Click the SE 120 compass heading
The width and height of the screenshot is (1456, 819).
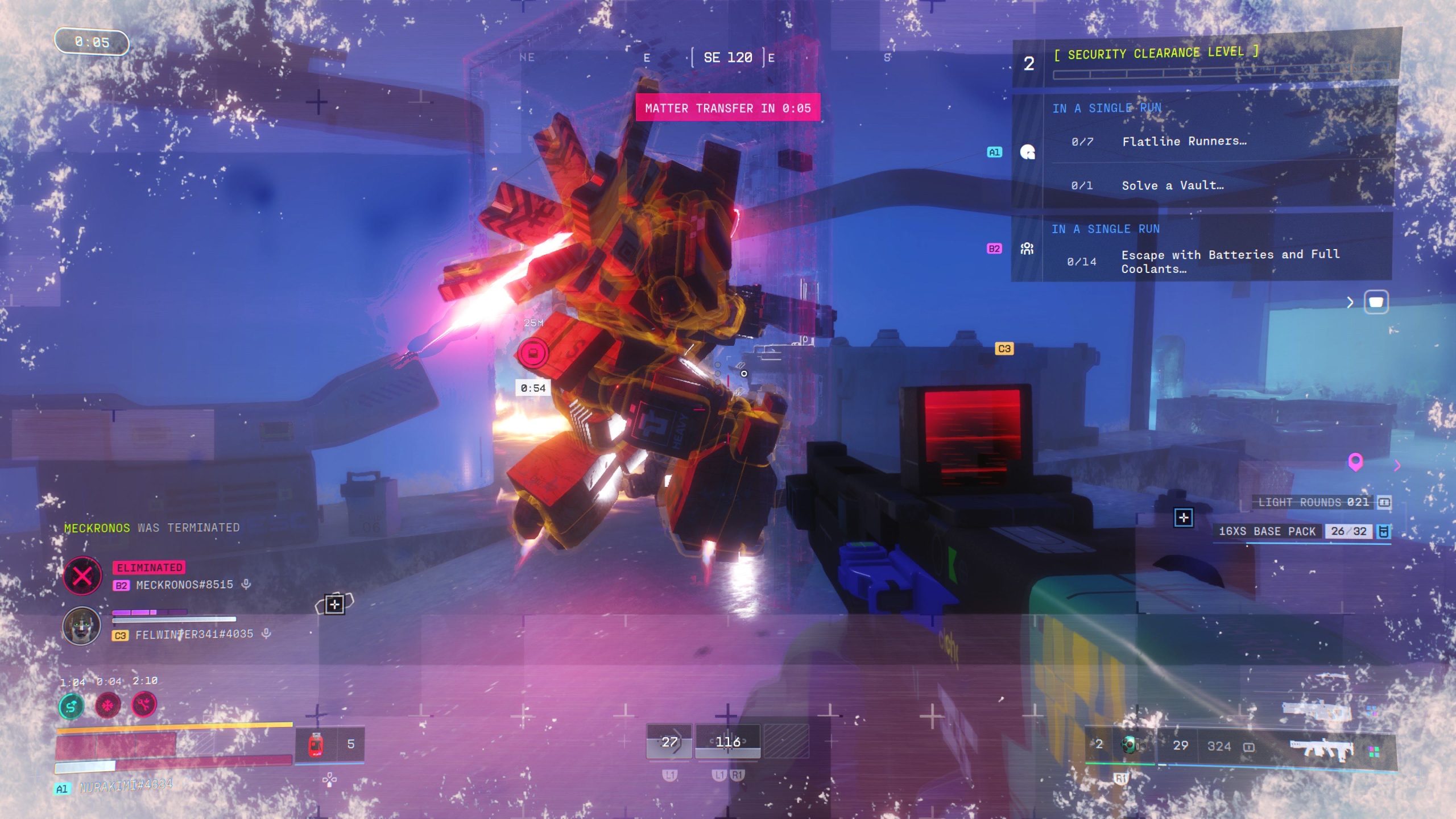[x=728, y=57]
